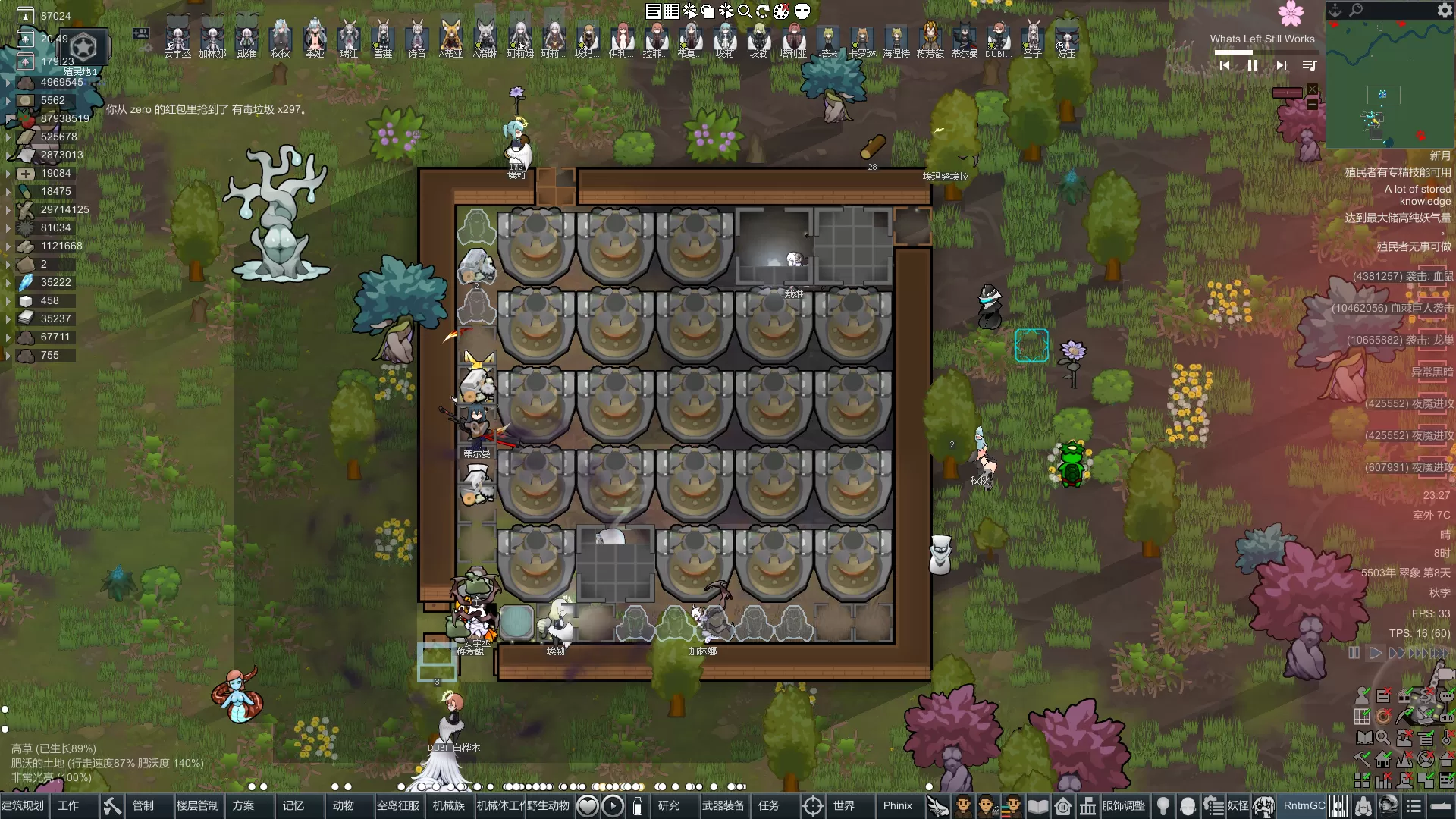Select colonist 秋秋 in the colonist bar

[x=281, y=38]
